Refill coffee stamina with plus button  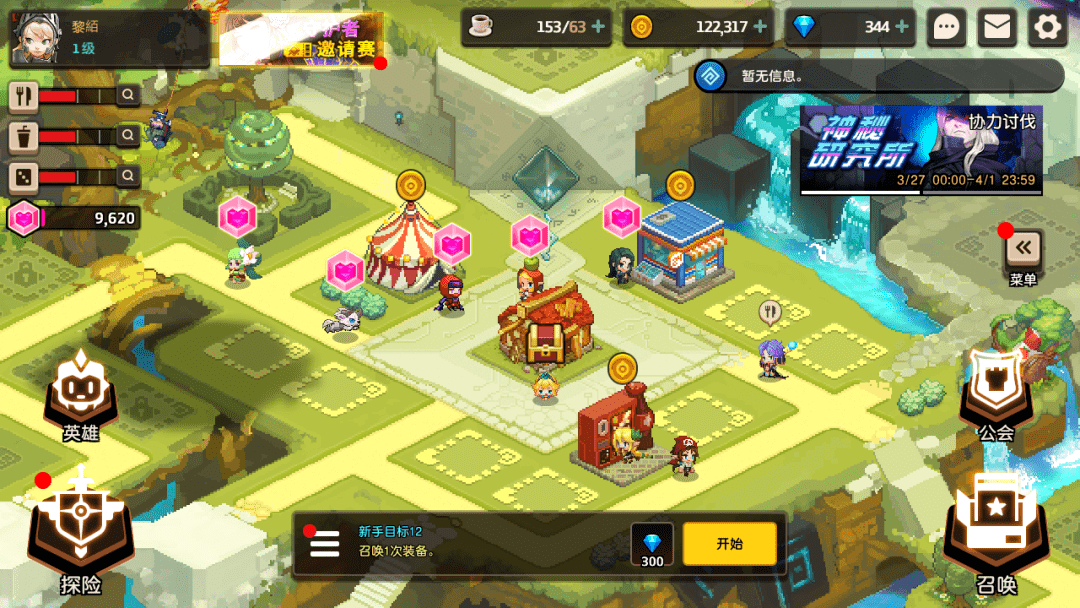pyautogui.click(x=598, y=27)
